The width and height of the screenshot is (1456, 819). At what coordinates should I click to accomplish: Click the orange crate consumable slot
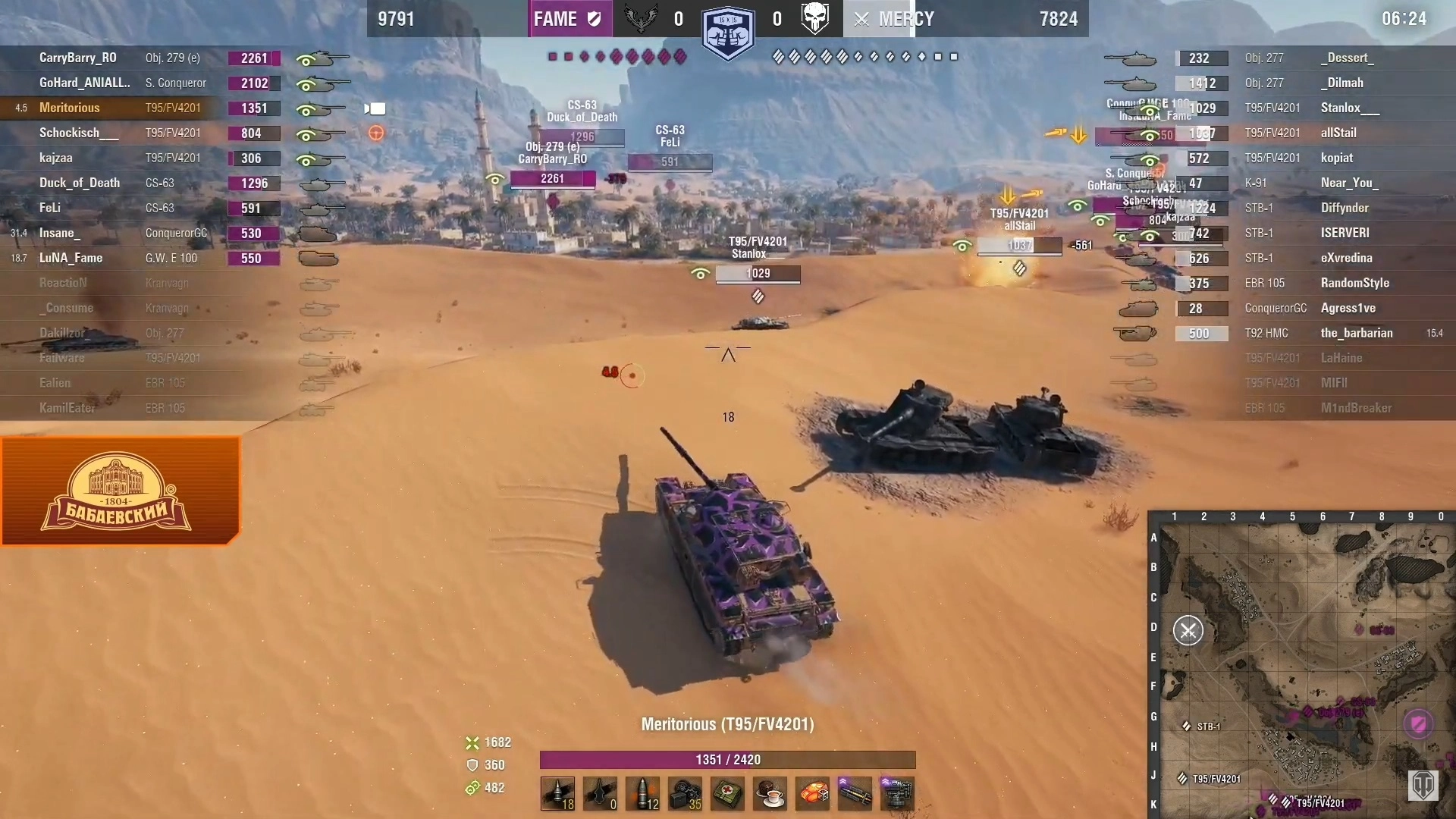tap(812, 793)
